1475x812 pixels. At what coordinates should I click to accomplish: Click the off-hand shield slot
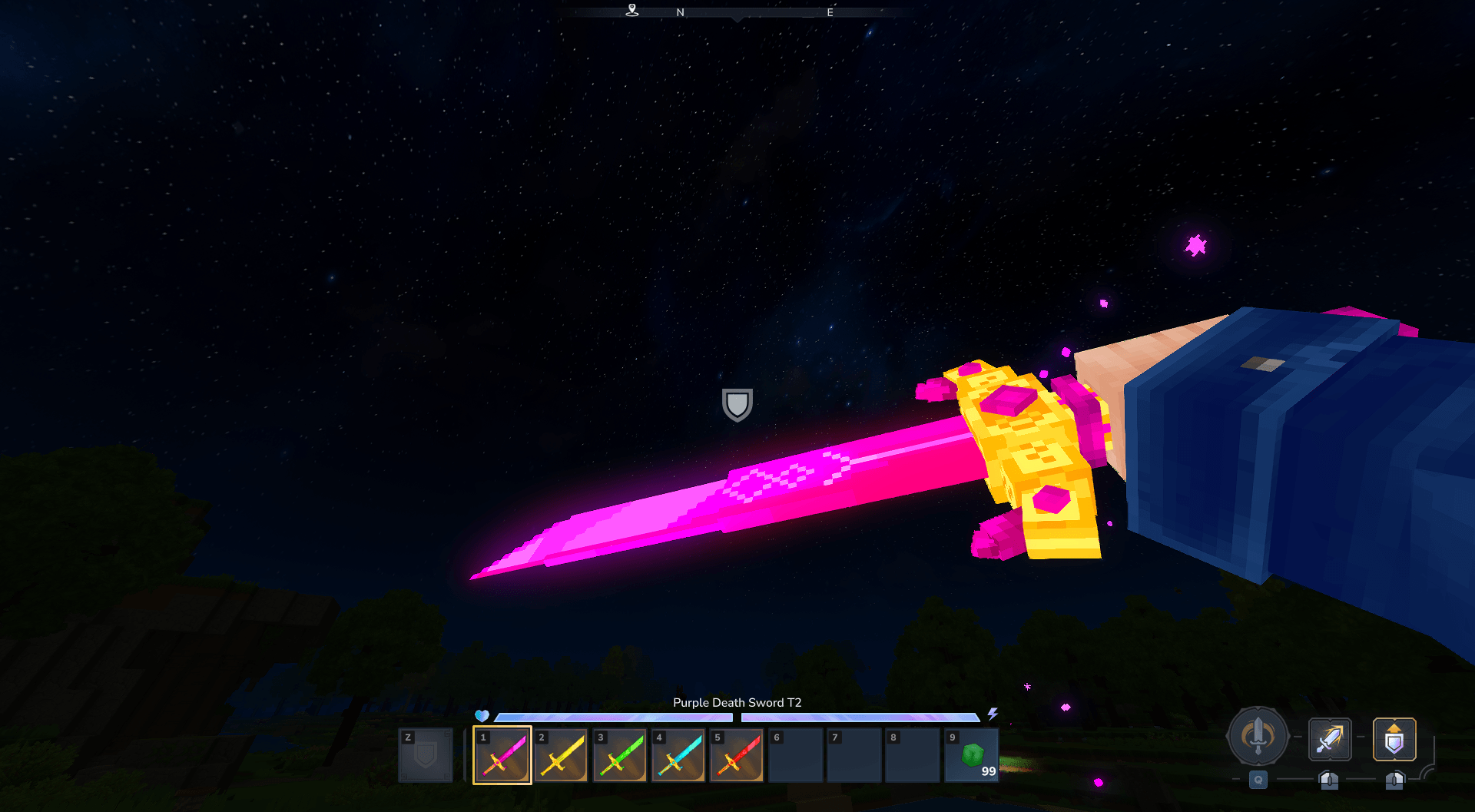426,755
